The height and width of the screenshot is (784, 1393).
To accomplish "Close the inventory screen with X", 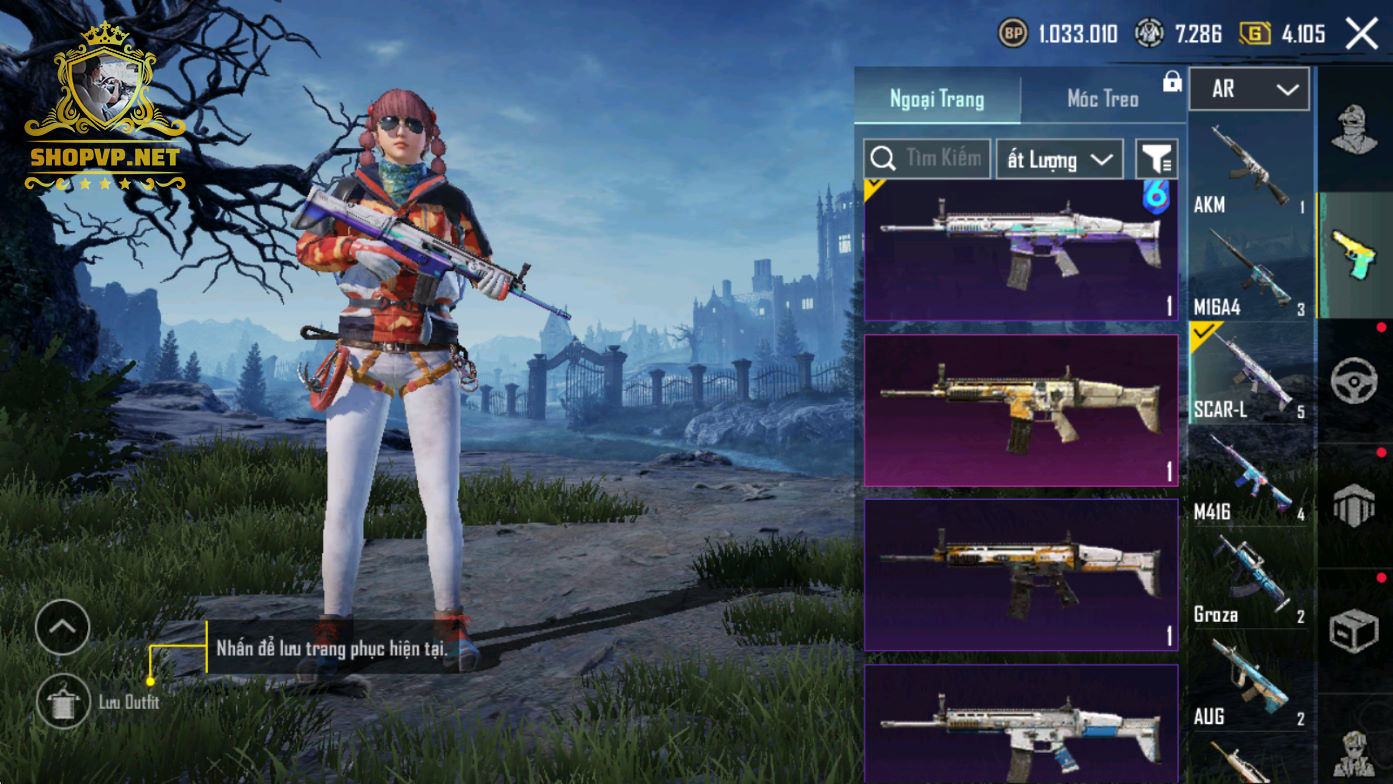I will [1362, 34].
